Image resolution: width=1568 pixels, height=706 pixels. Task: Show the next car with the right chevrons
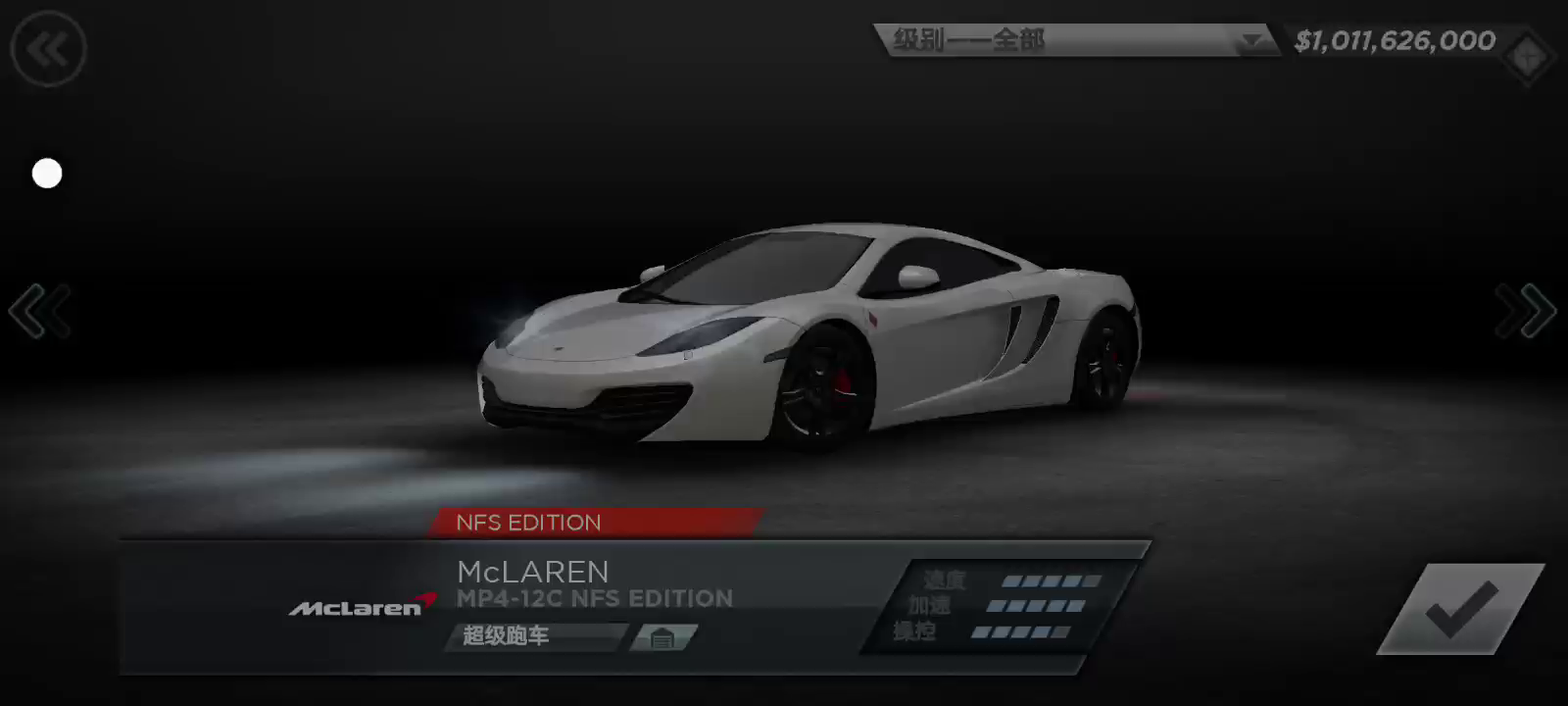click(x=1525, y=312)
